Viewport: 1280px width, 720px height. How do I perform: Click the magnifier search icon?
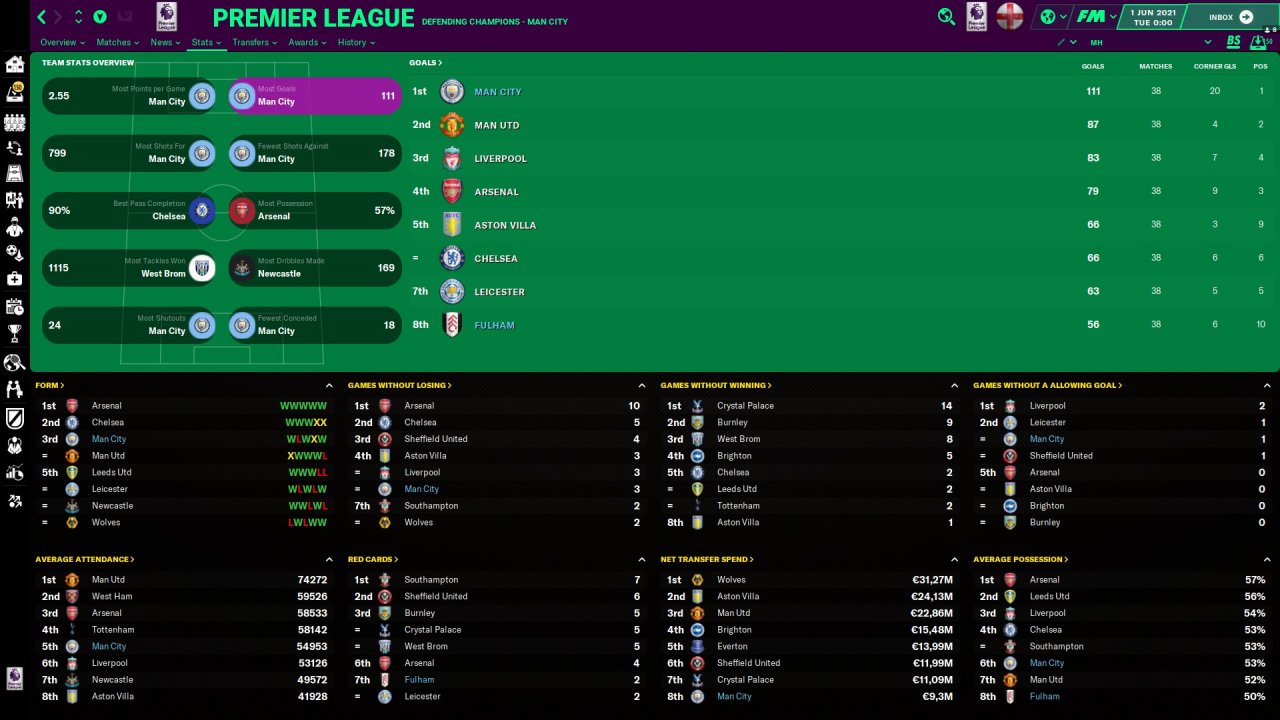pyautogui.click(x=946, y=17)
